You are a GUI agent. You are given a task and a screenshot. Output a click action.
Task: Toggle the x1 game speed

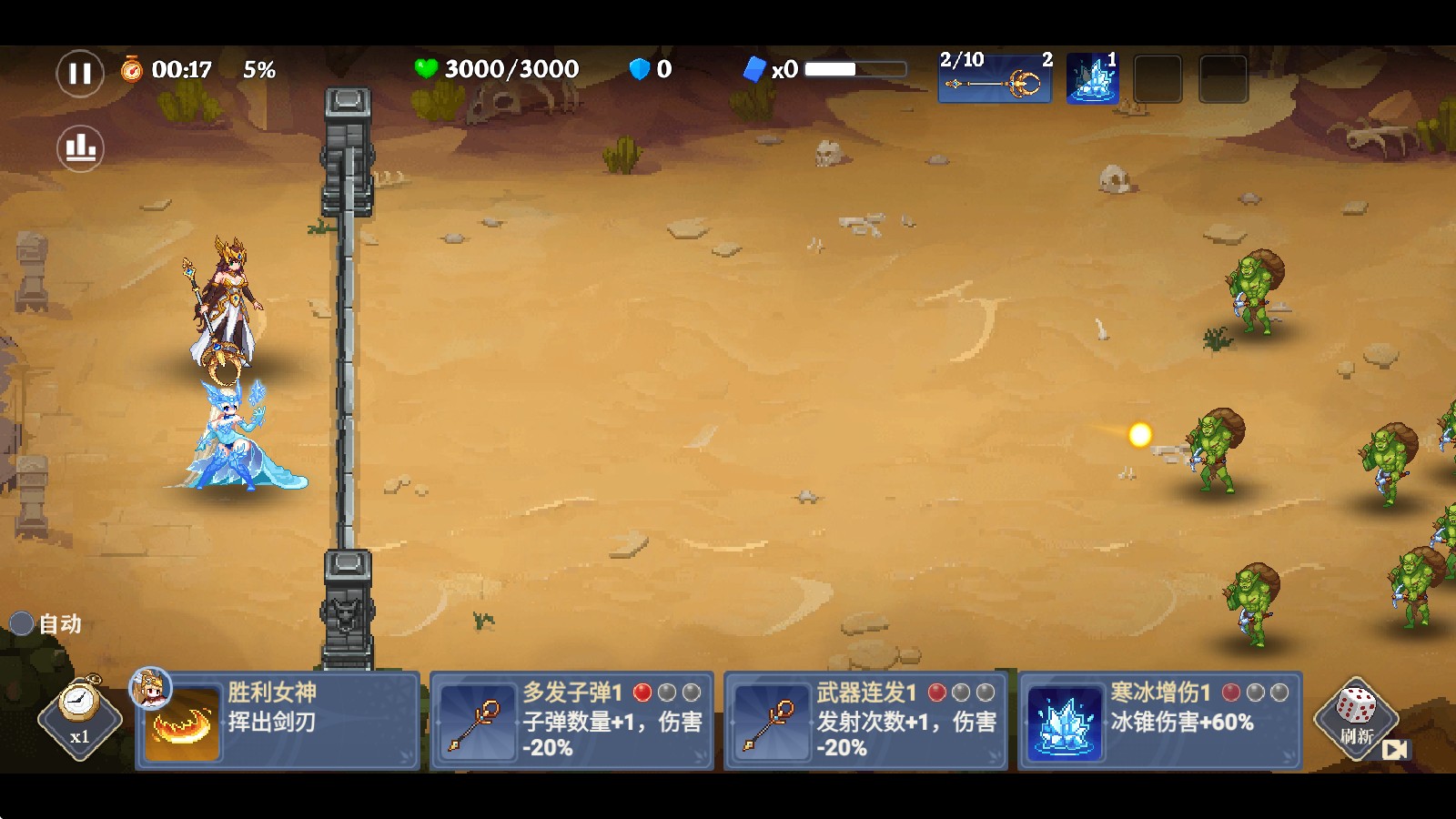click(x=78, y=719)
